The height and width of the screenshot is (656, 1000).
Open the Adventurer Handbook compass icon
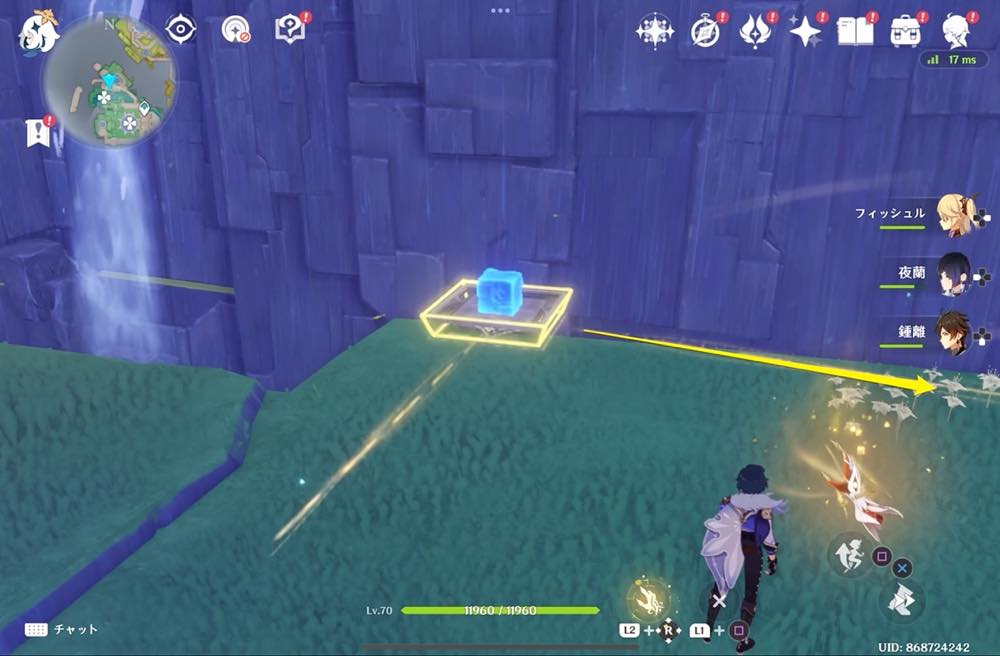point(706,32)
